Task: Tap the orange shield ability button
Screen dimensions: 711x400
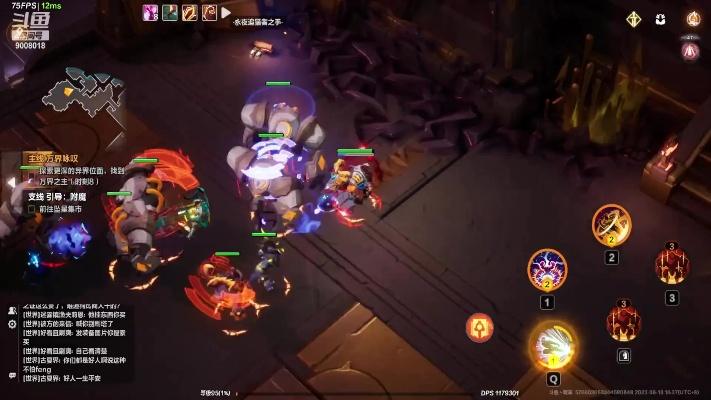Action: coord(480,327)
